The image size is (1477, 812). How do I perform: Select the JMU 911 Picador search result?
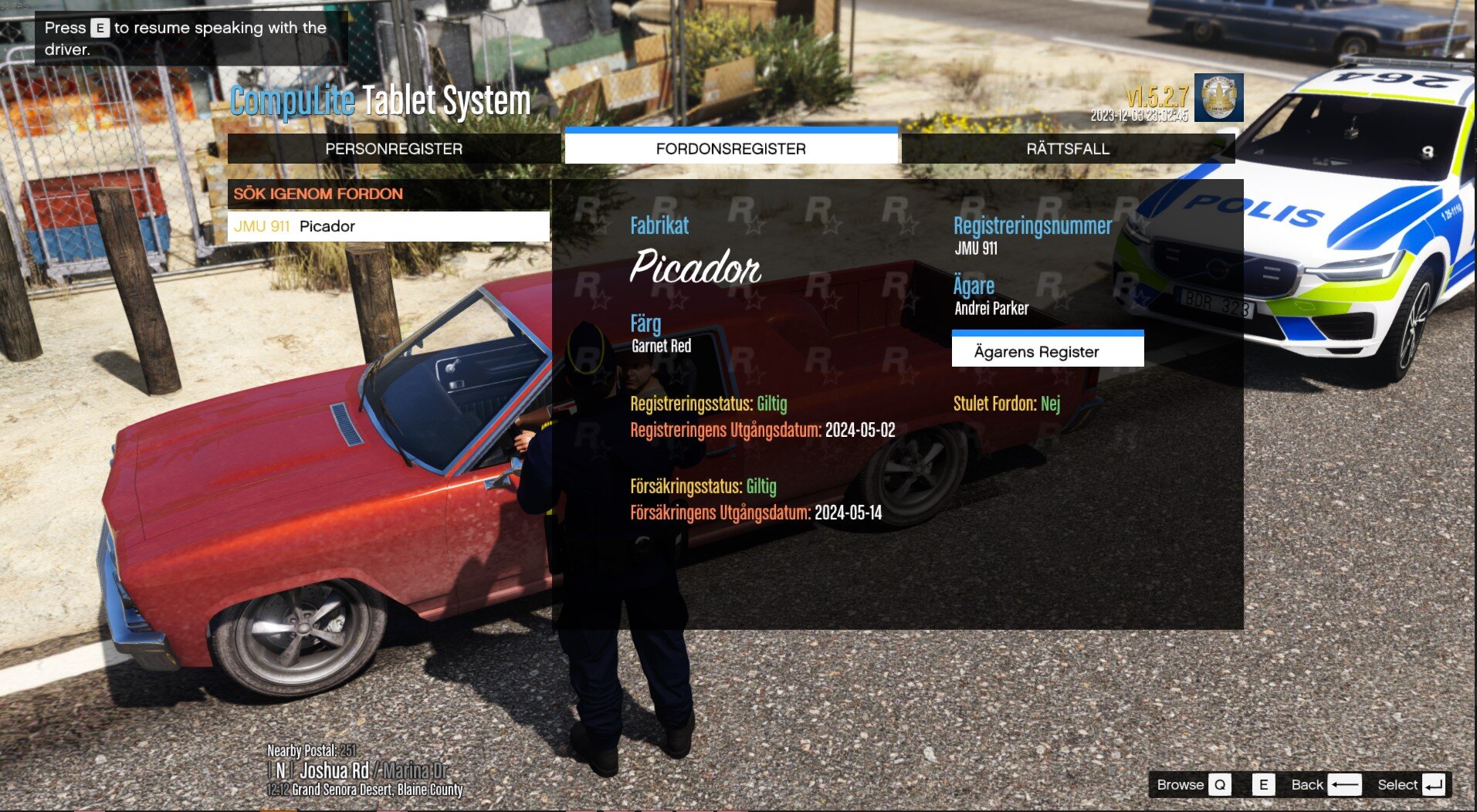click(x=388, y=227)
